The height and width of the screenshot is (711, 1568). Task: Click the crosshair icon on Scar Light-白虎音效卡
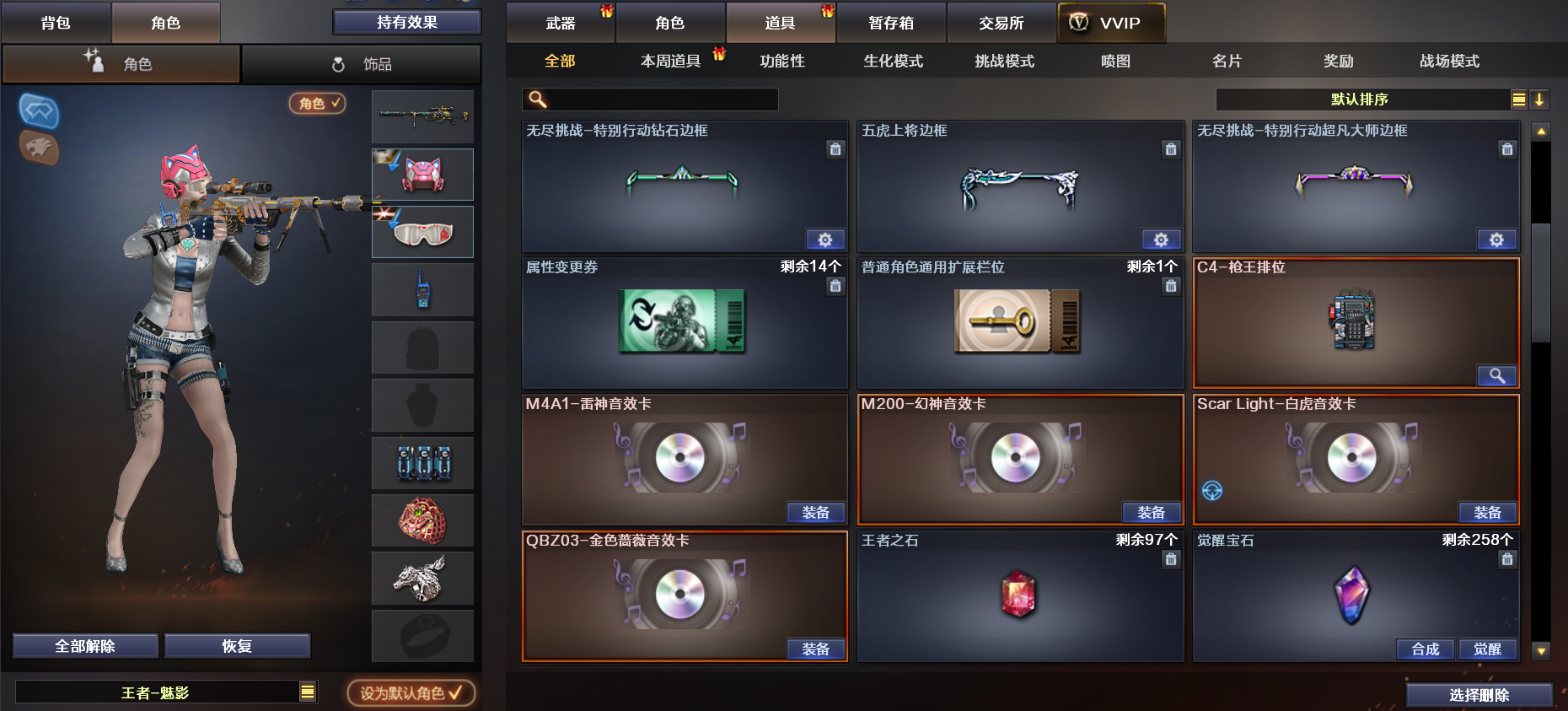pyautogui.click(x=1211, y=490)
